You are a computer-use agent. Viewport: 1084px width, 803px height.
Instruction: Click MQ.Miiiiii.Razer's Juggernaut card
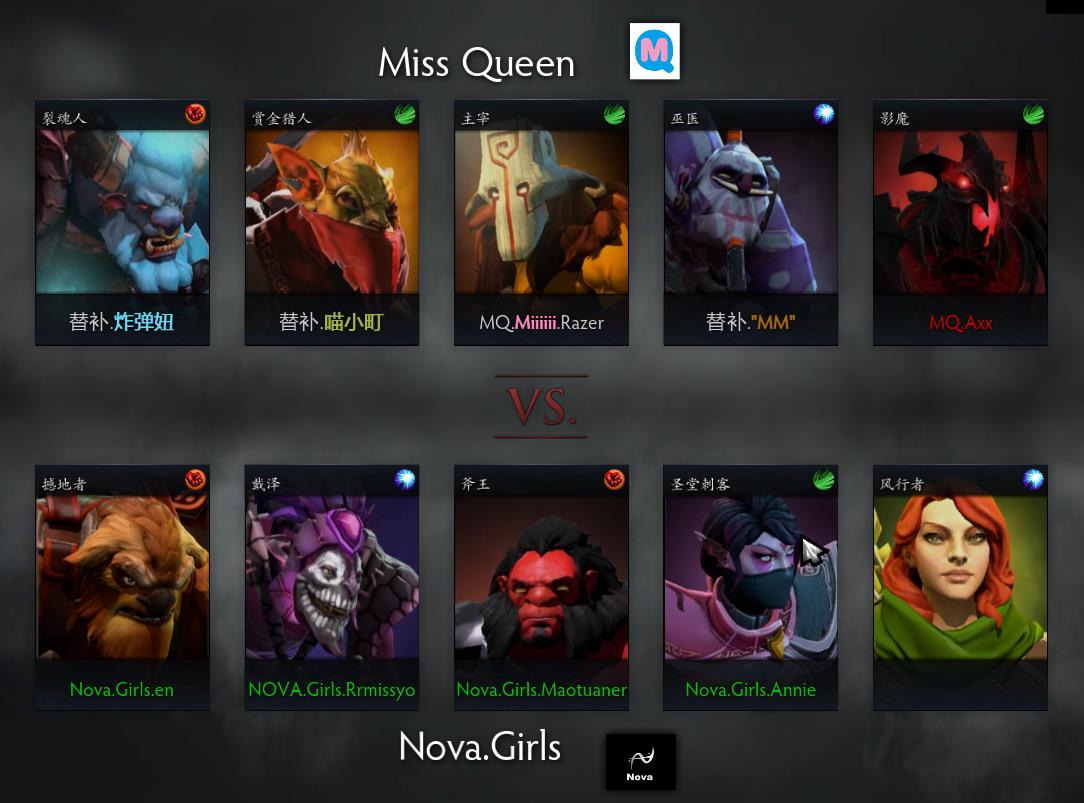pos(541,222)
